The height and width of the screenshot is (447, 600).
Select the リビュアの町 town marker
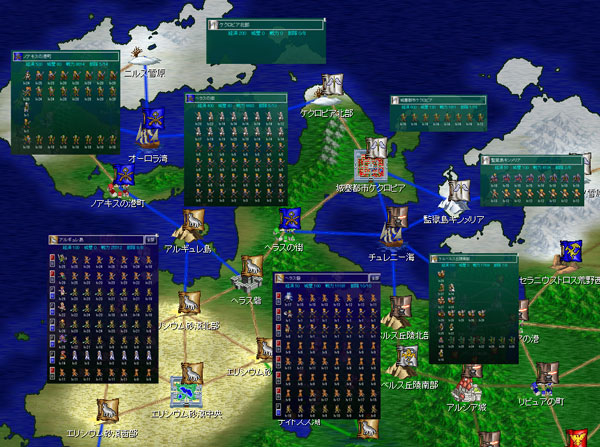tap(544, 377)
